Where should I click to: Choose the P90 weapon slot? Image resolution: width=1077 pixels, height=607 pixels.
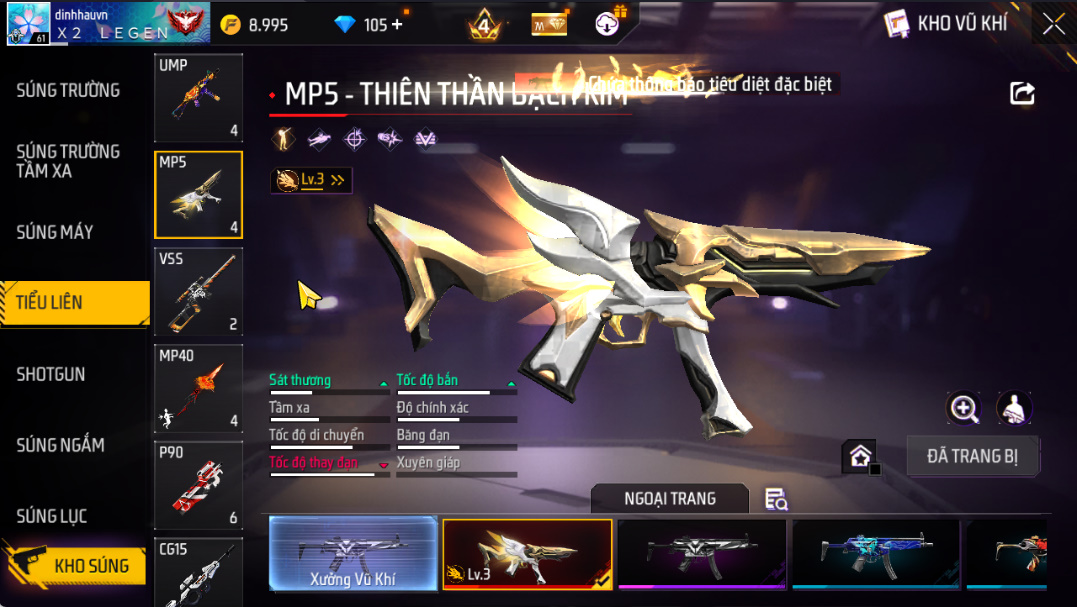tap(198, 485)
